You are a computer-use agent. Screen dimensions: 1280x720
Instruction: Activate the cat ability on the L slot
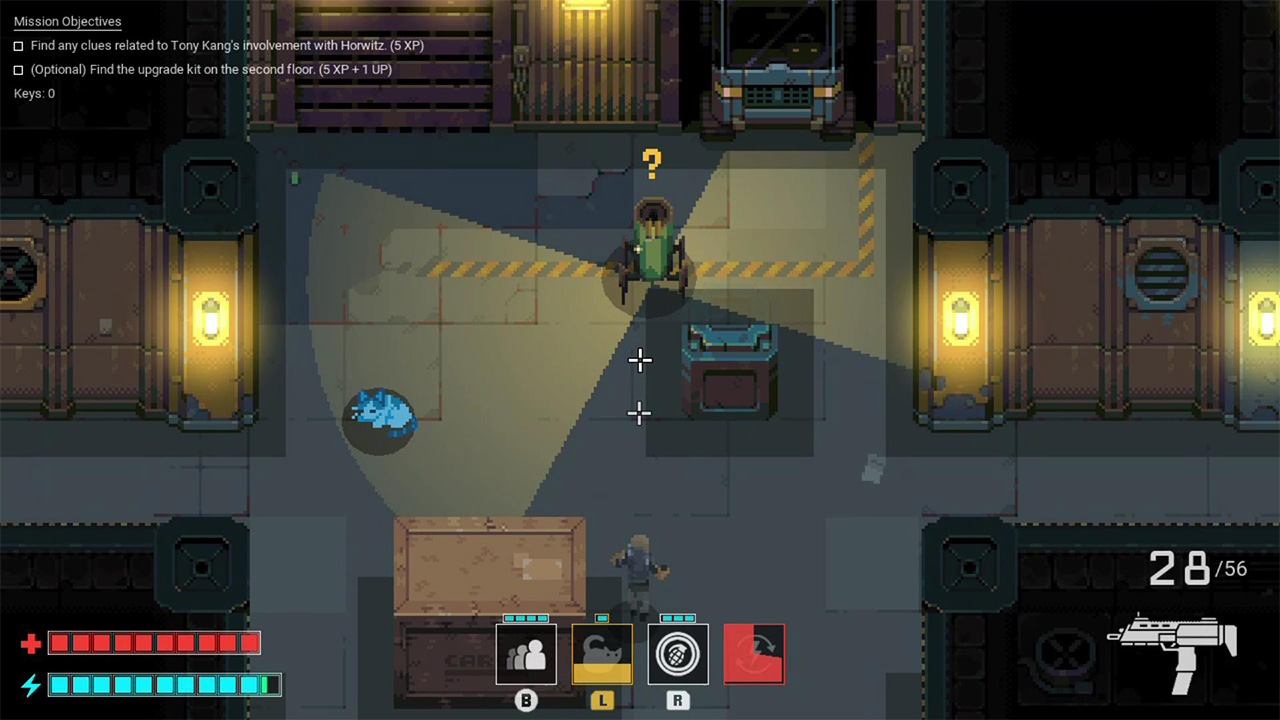(x=602, y=653)
